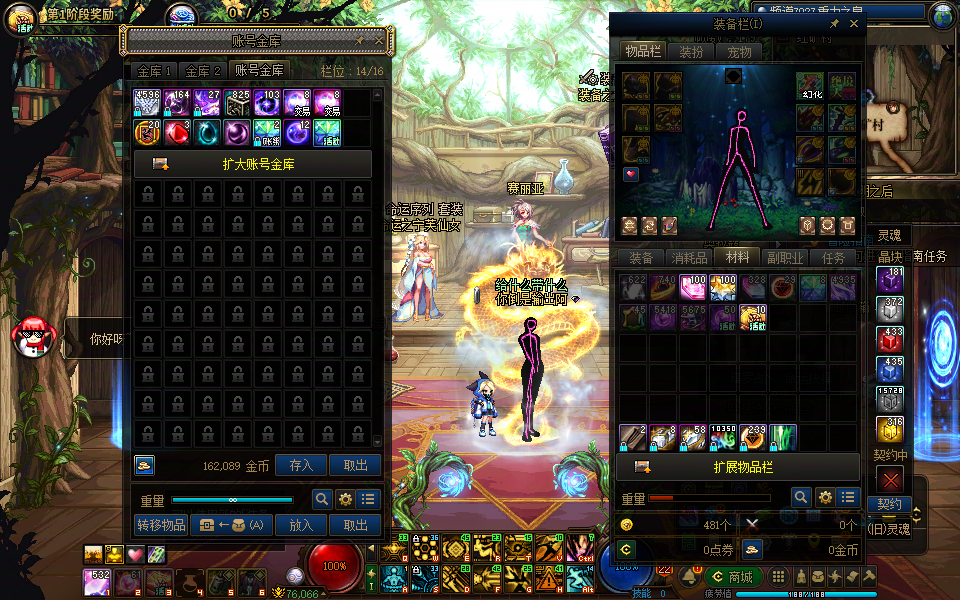Image resolution: width=960 pixels, height=600 pixels.
Task: Switch to the 金库 1 tab
Action: tap(155, 70)
